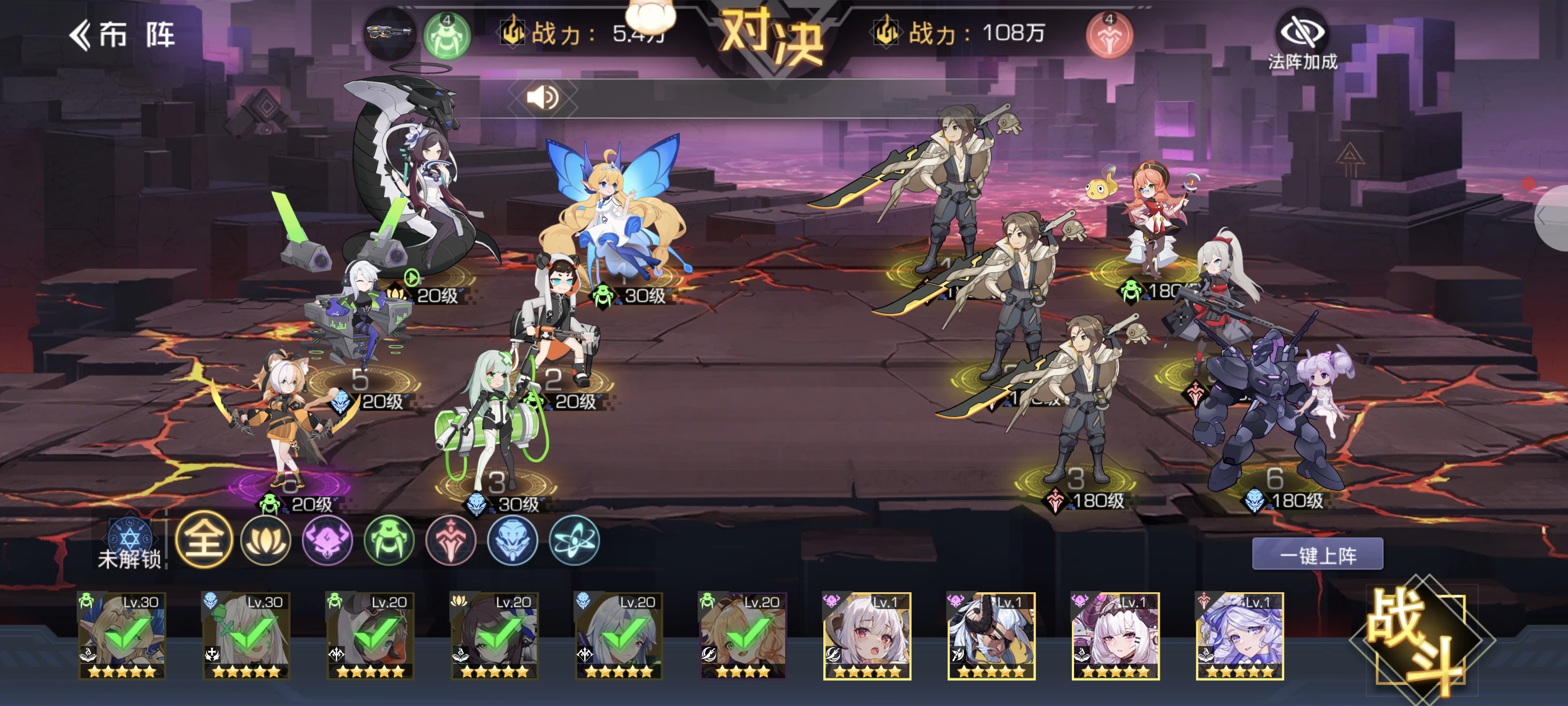
Task: Remove the Lv.30 blonde elf hero card
Action: click(122, 635)
